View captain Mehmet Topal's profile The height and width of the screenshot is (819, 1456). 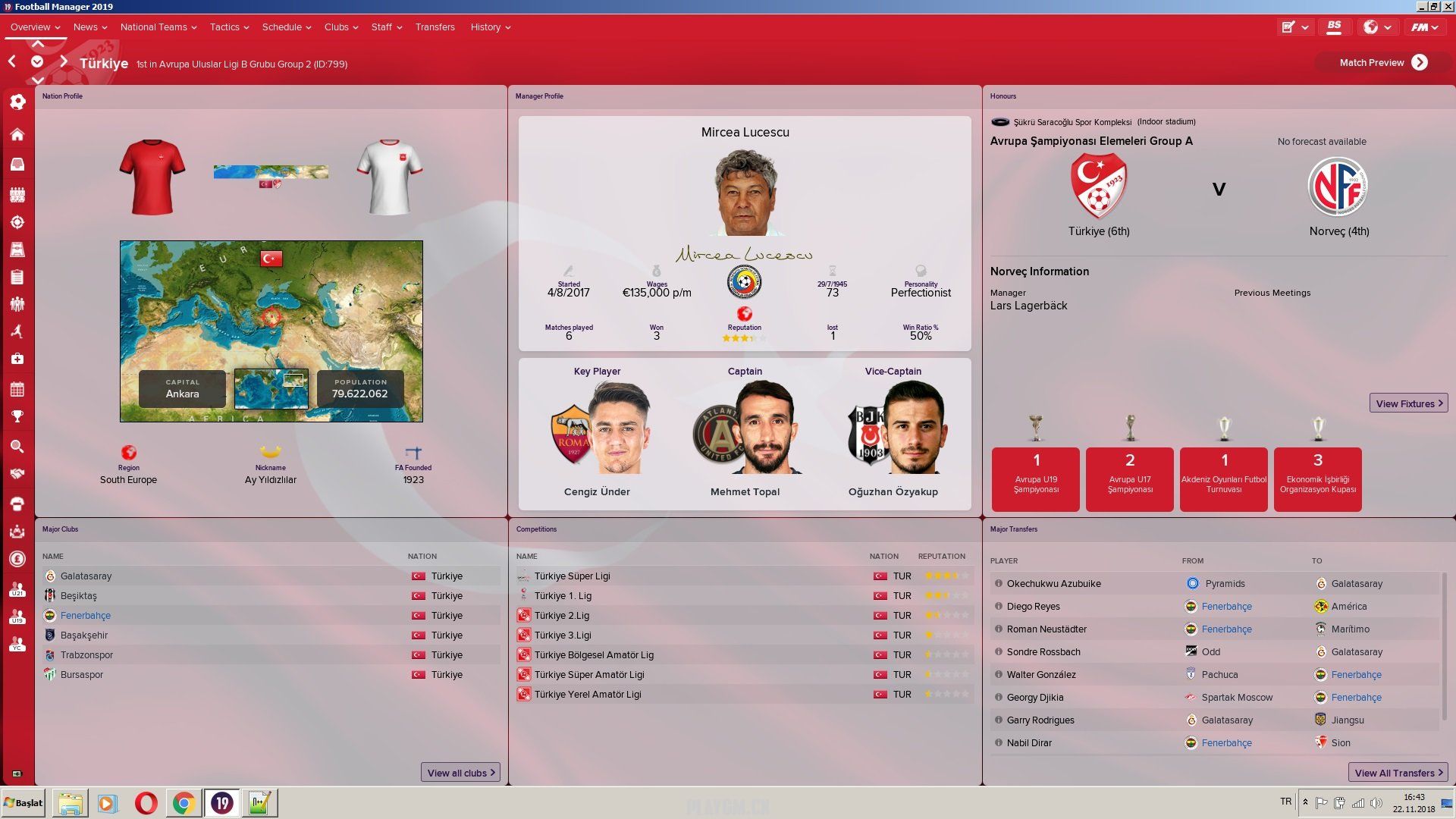[745, 491]
